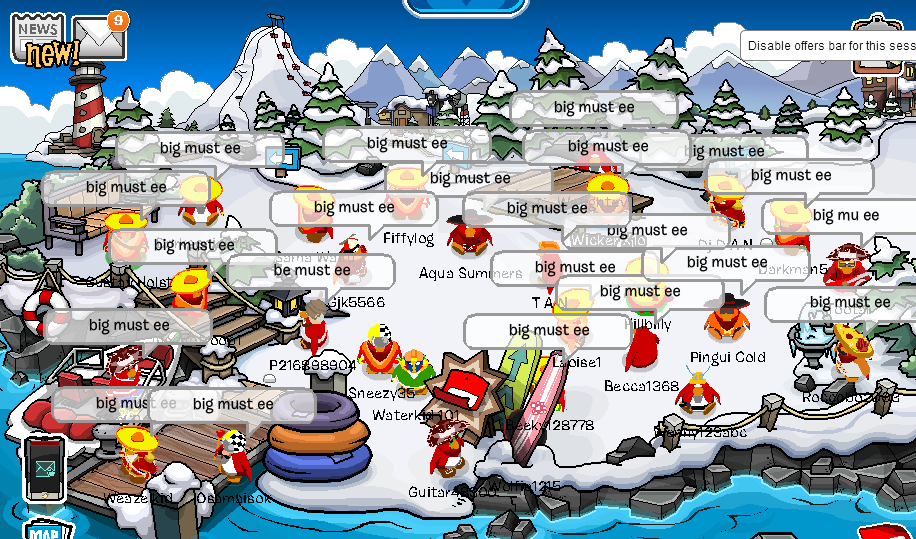
Task: Open the mail envelope with 9 notifications
Action: [x=98, y=38]
